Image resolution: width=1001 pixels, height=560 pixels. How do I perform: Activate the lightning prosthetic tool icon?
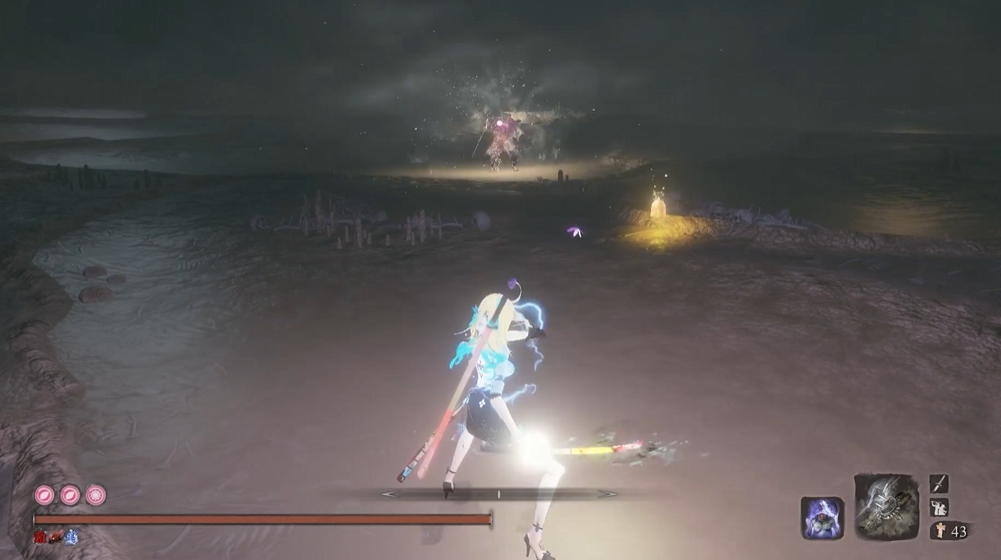(x=886, y=507)
